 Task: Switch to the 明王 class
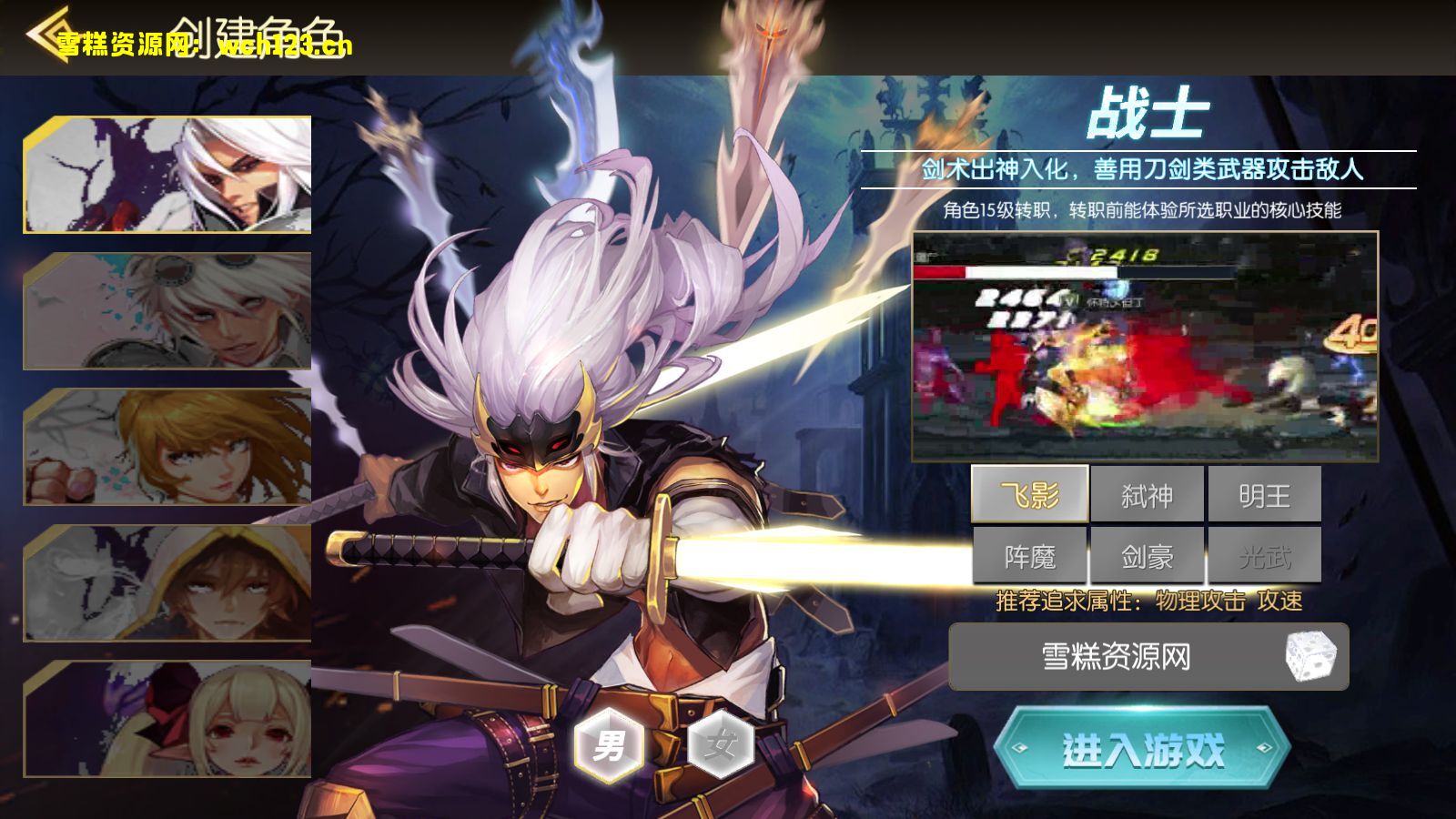pyautogui.click(x=1264, y=495)
